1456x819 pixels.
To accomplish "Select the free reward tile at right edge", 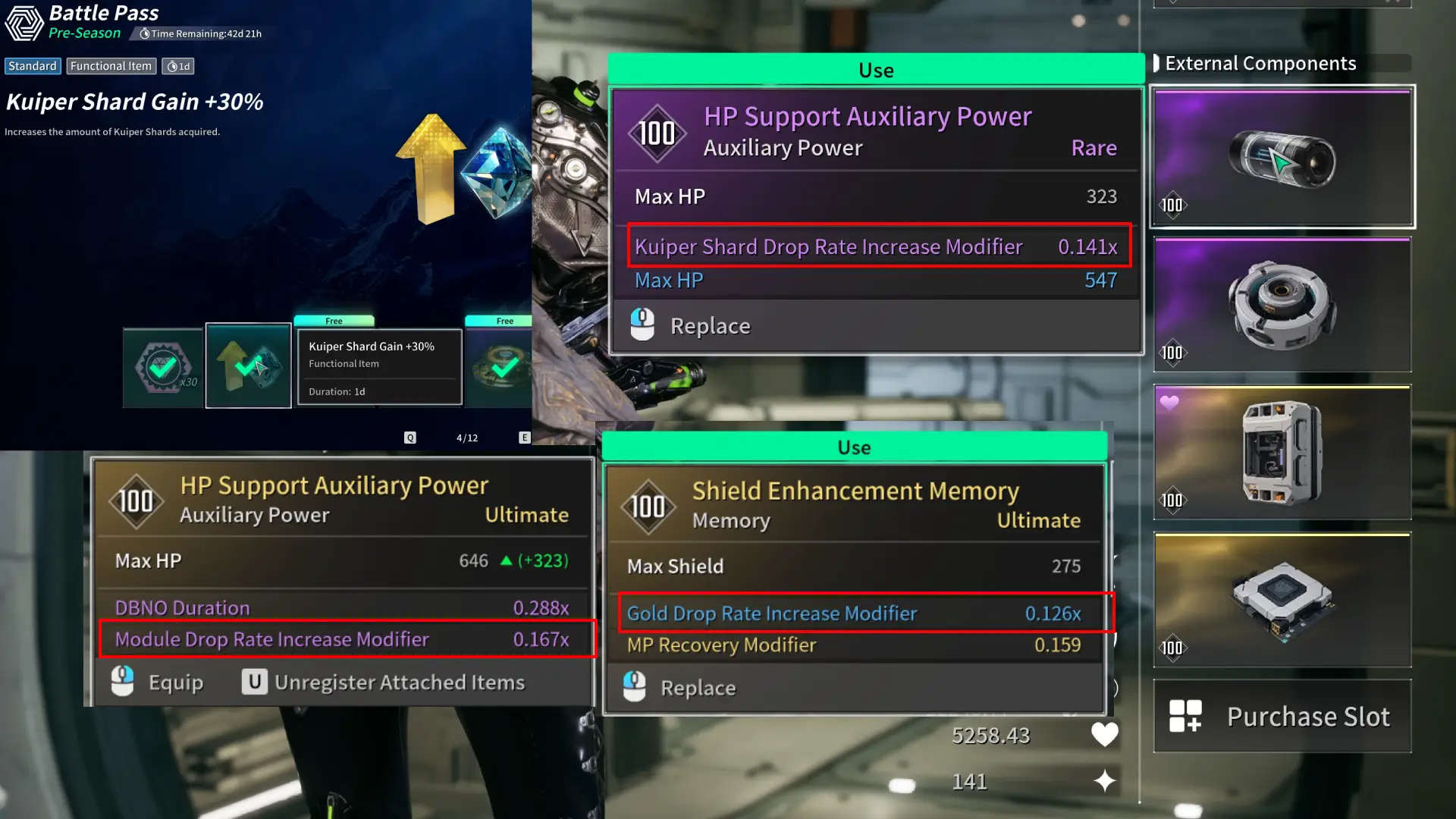I will click(x=500, y=367).
